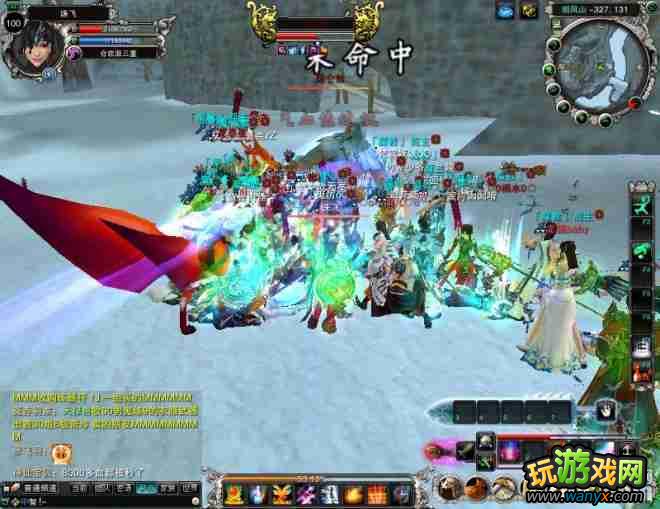Click the blue icon left of the minimap
This screenshot has width=660, height=509.
click(x=503, y=9)
